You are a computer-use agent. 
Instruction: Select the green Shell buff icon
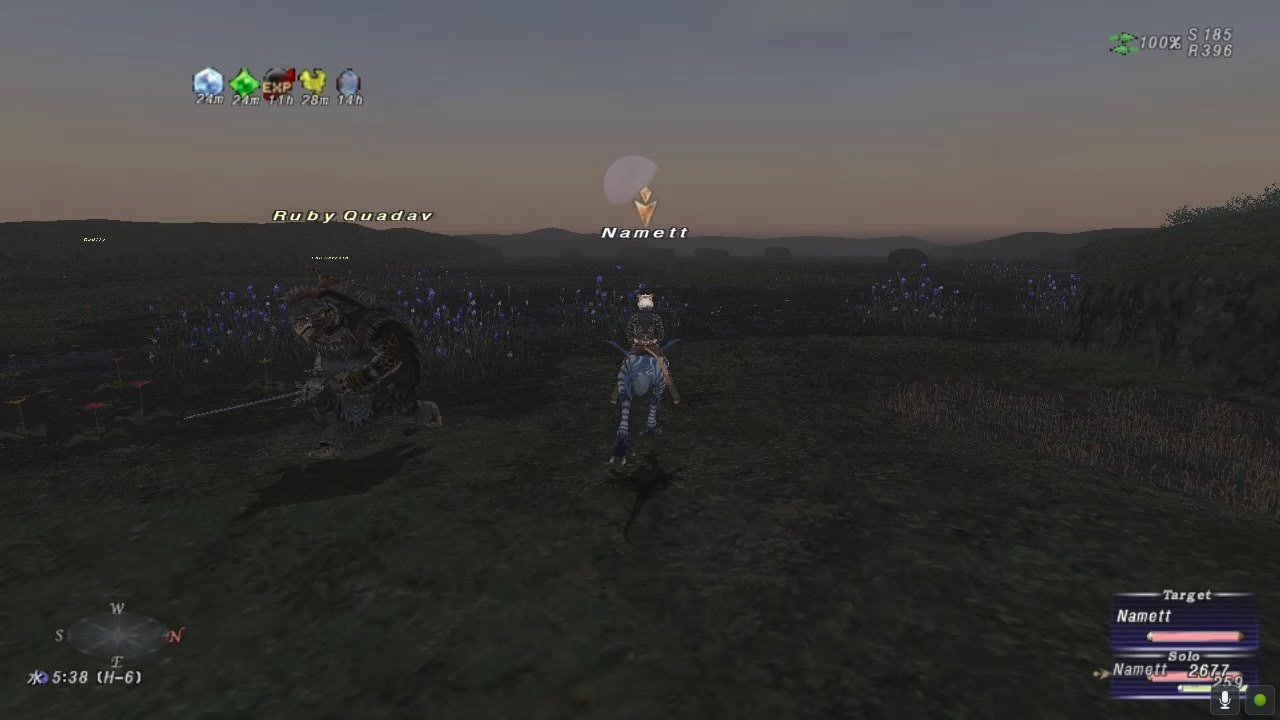coord(243,82)
